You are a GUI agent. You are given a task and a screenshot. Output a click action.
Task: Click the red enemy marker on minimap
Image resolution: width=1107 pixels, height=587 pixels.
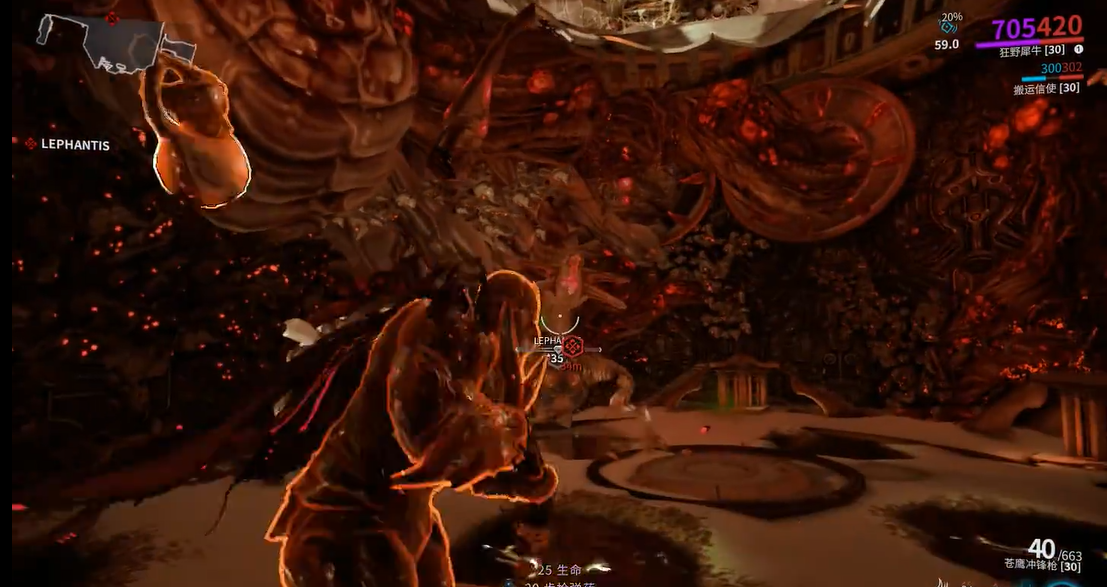click(112, 18)
